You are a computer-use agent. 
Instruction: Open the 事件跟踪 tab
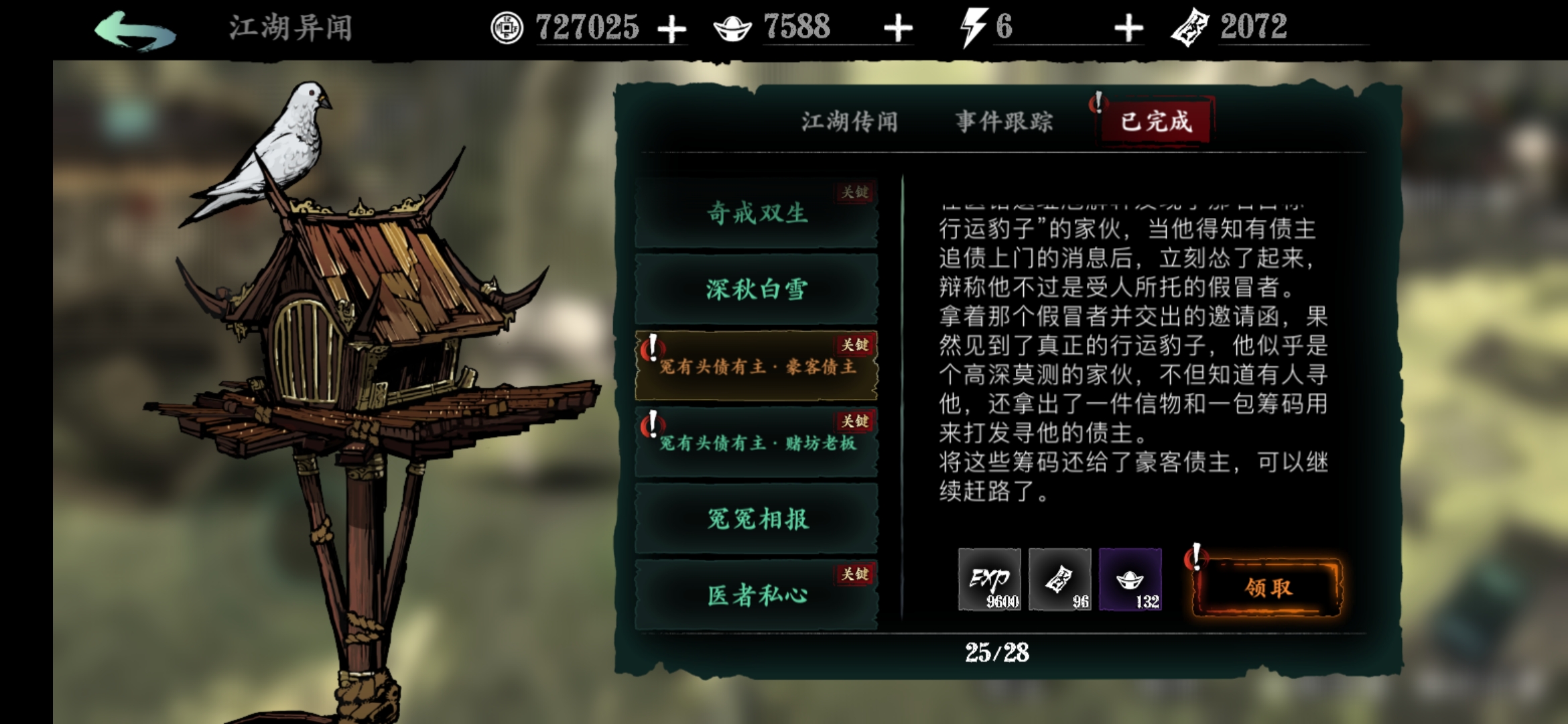point(1004,122)
